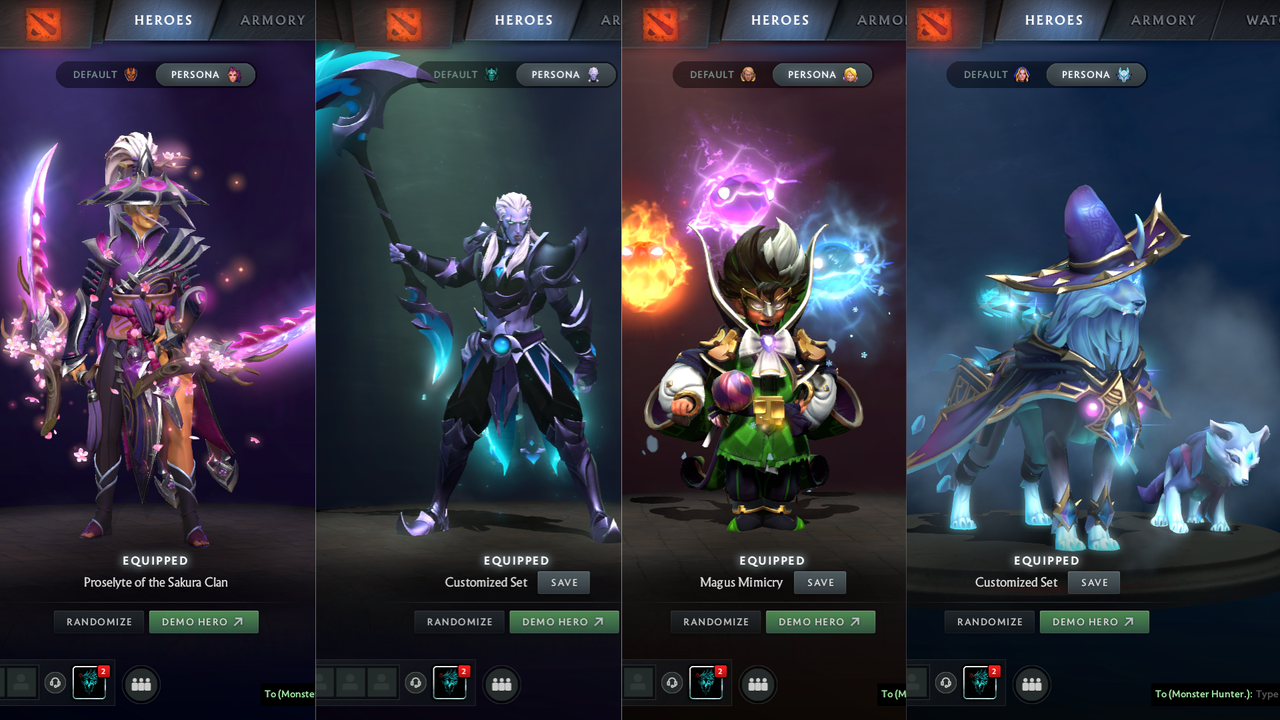1280x720 pixels.
Task: Click an empty party slot silhouette icon
Action: (21, 684)
